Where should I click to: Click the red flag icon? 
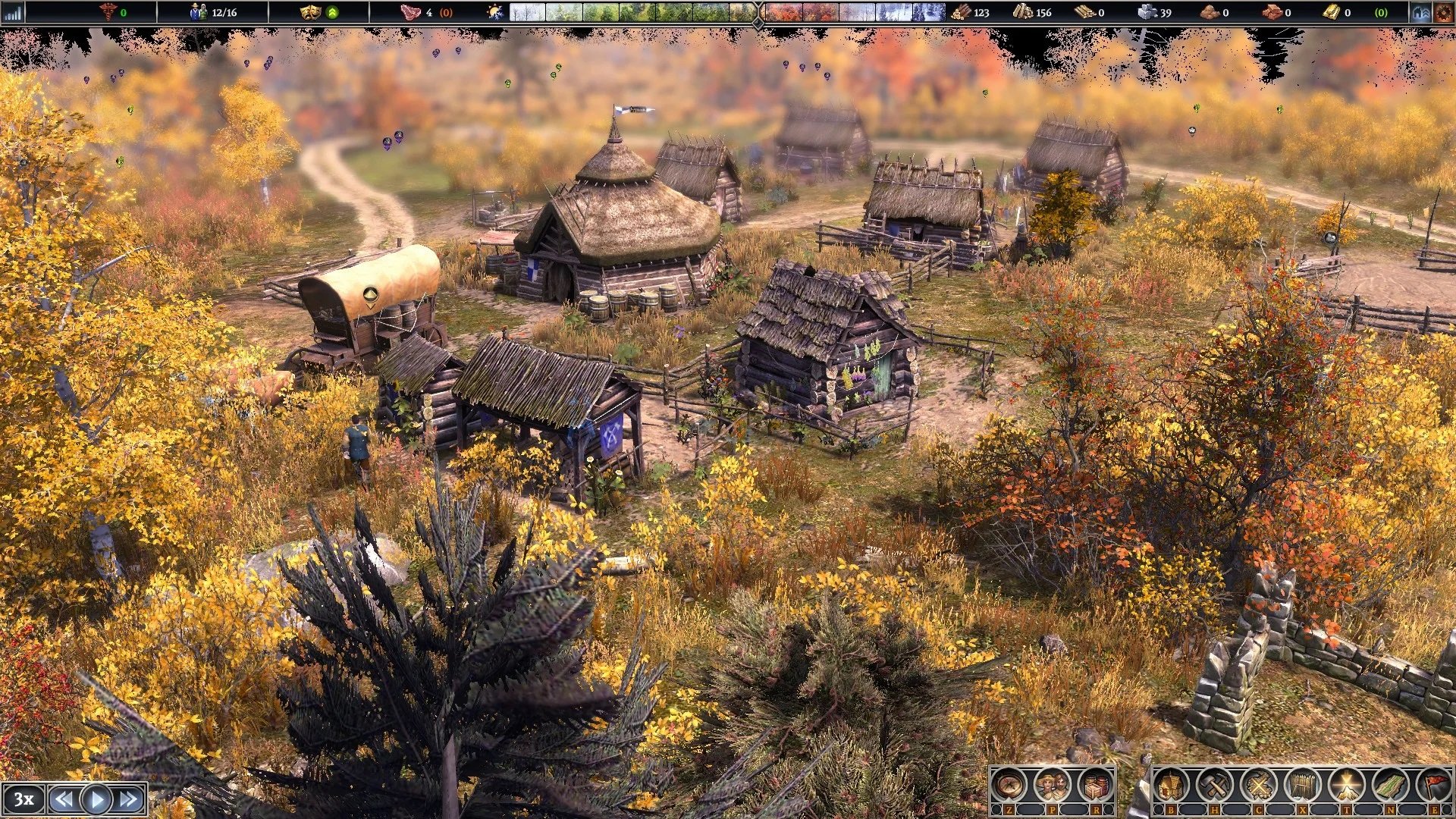coord(1434,785)
